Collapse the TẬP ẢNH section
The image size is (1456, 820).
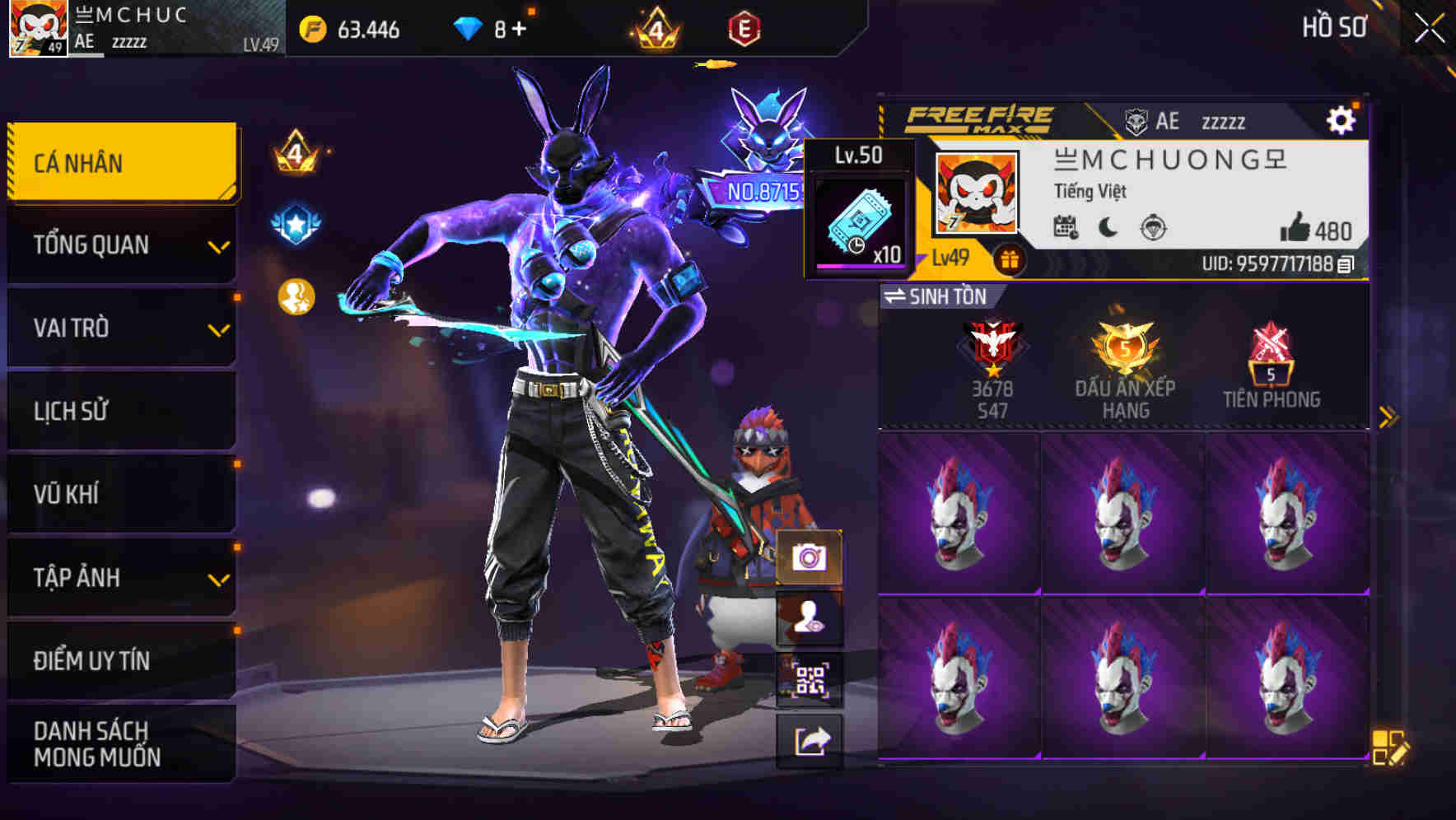pos(120,578)
